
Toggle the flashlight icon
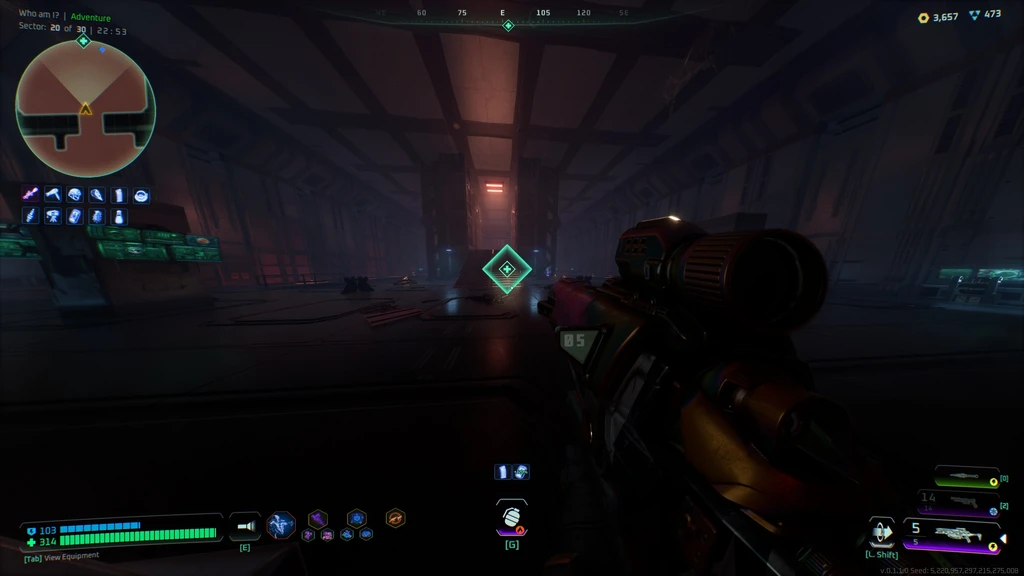point(245,526)
